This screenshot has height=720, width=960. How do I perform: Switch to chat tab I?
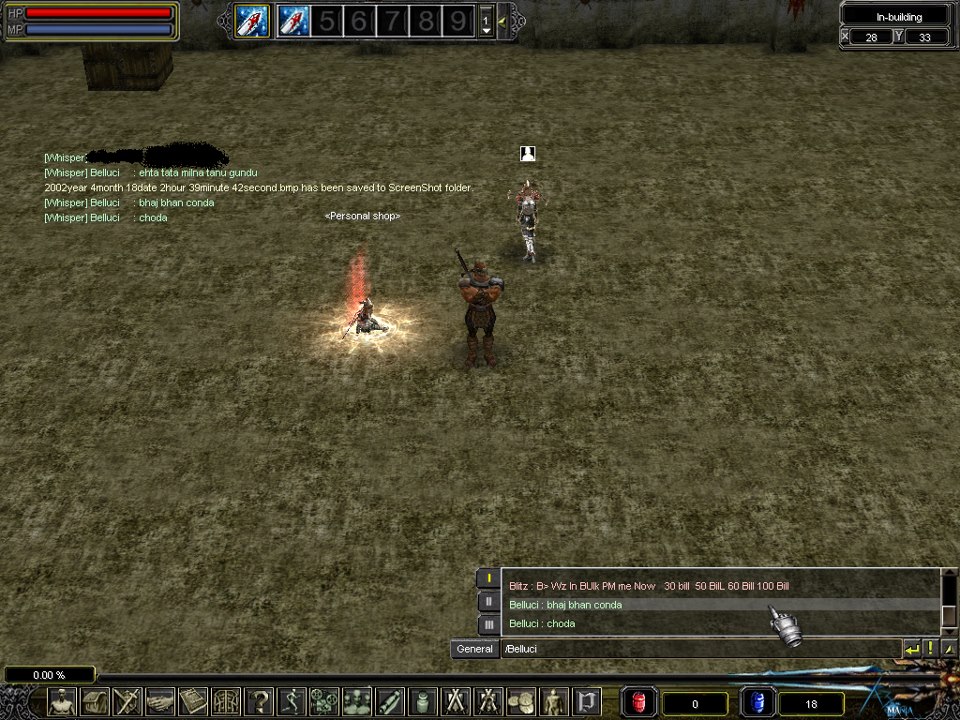488,578
